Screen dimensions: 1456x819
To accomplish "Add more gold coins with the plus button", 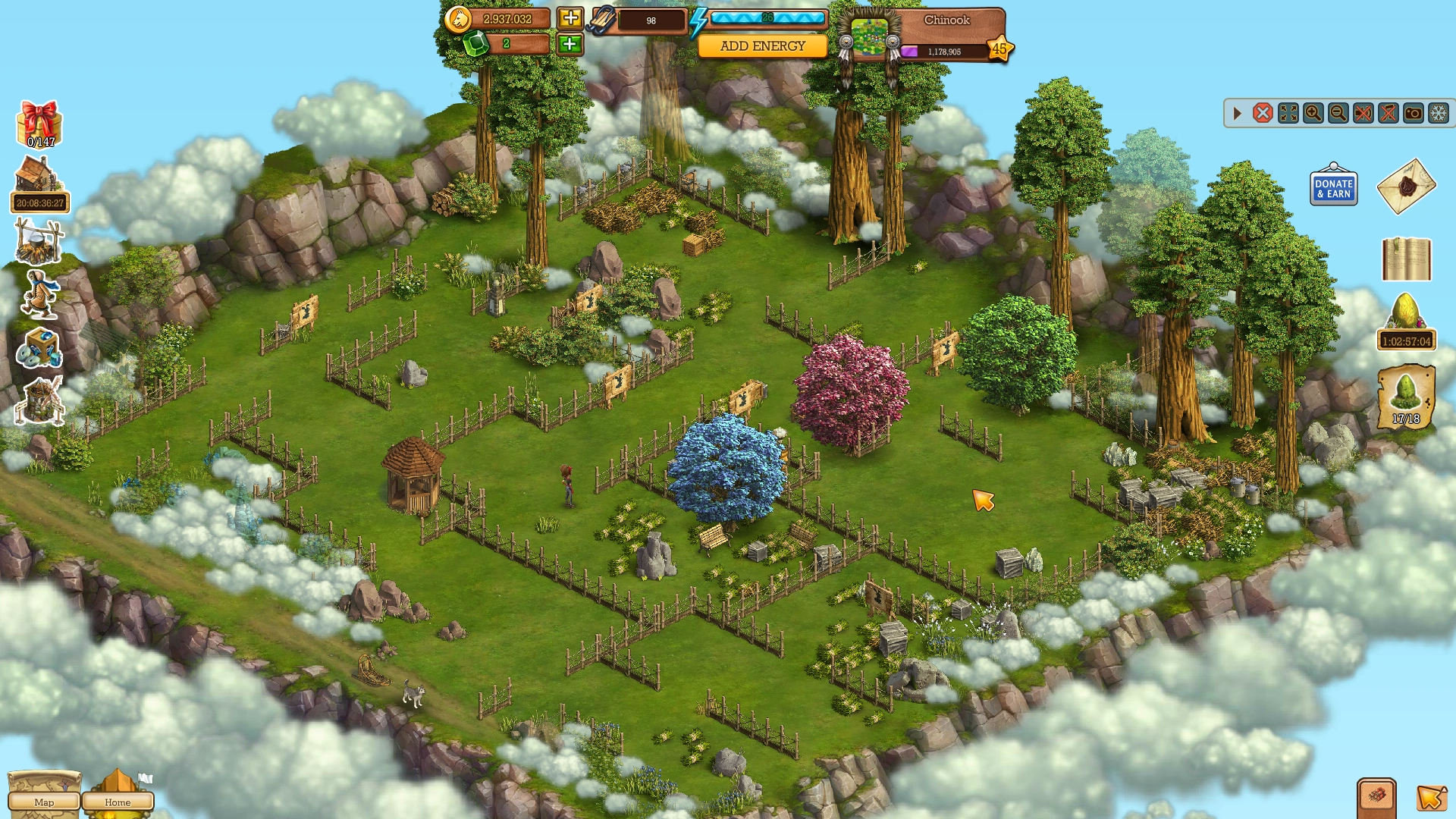I will tap(570, 18).
